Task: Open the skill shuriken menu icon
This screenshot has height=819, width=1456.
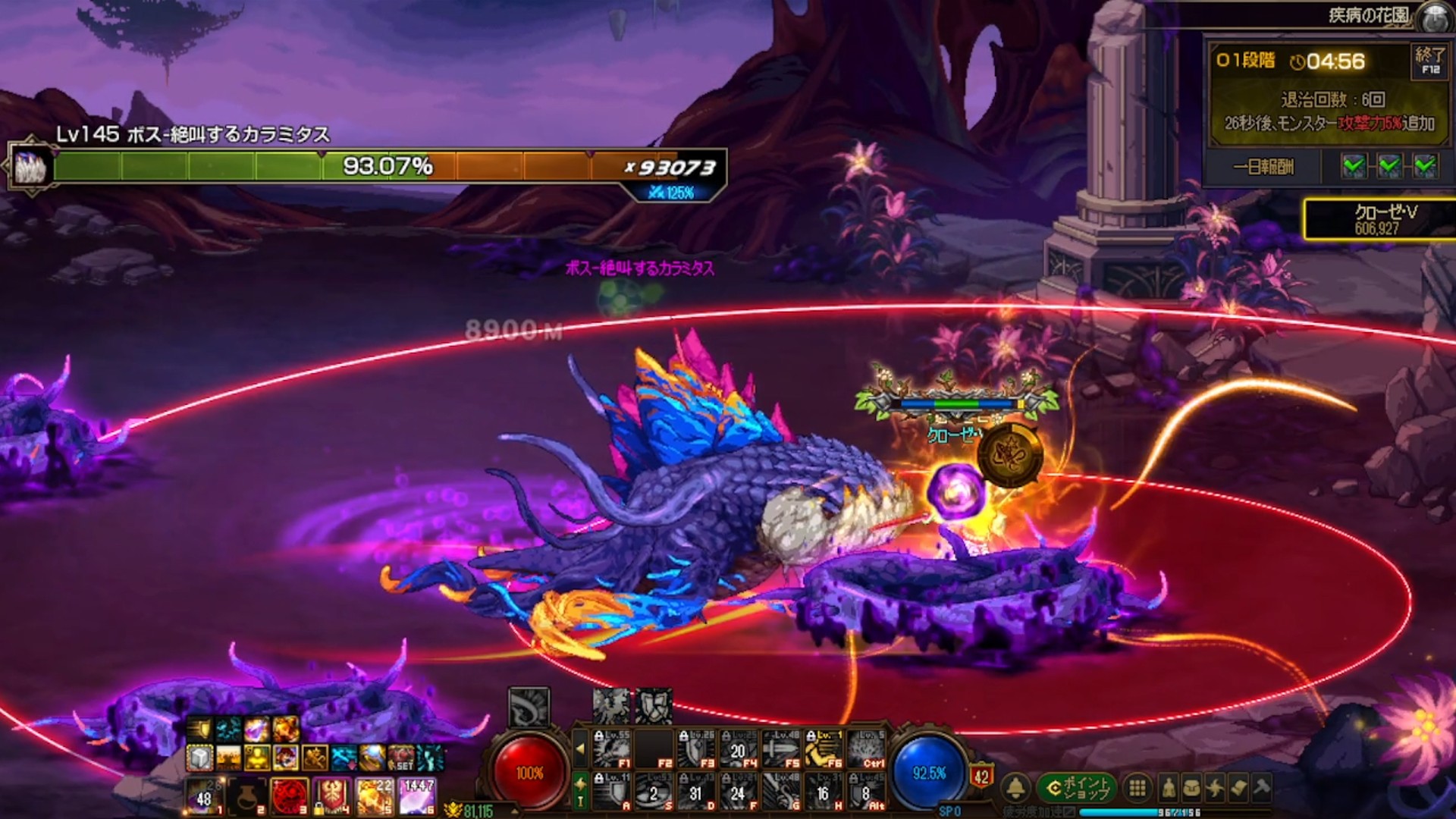Action: click(1215, 789)
